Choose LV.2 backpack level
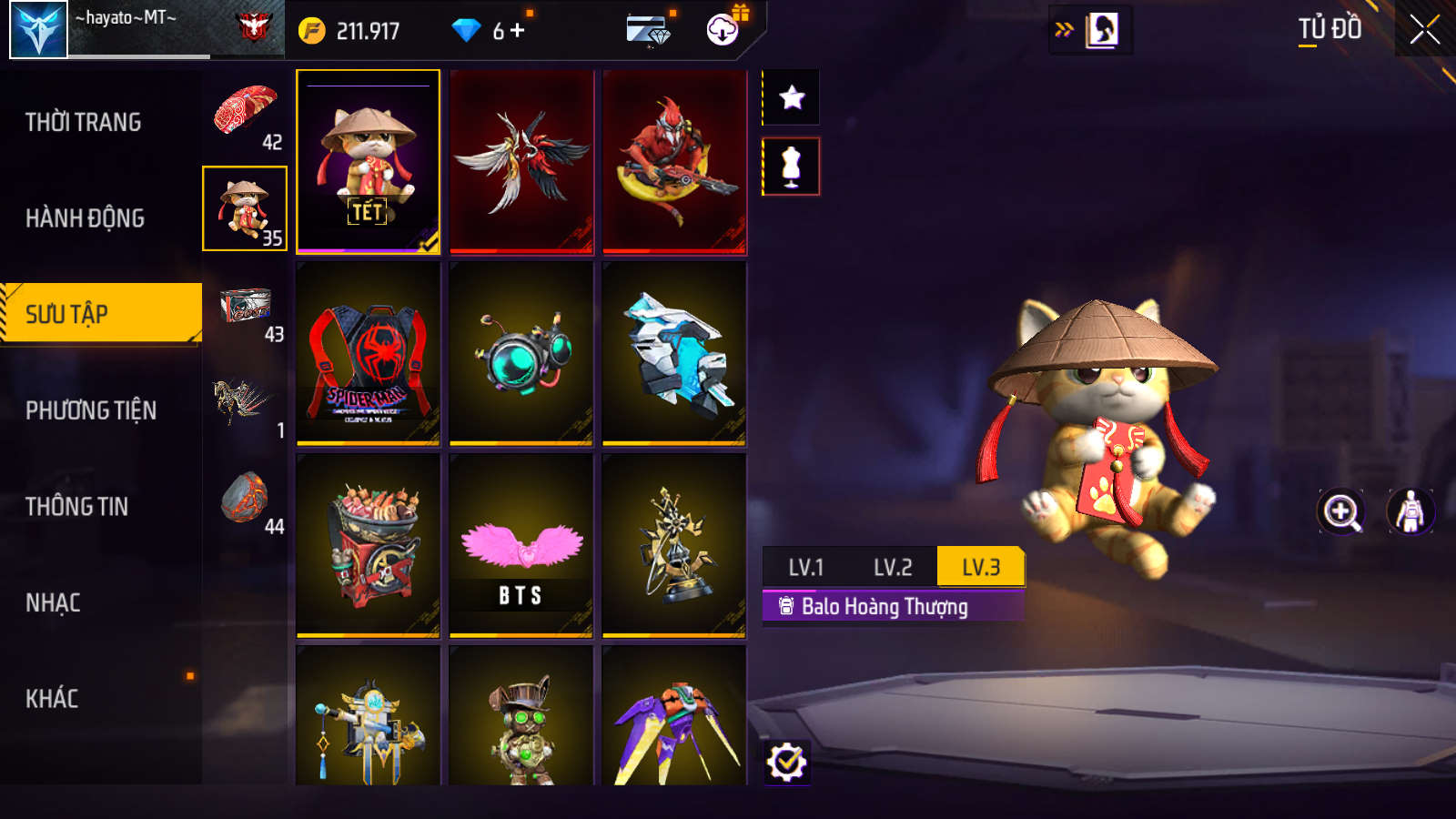The width and height of the screenshot is (1456, 819). coord(893,568)
